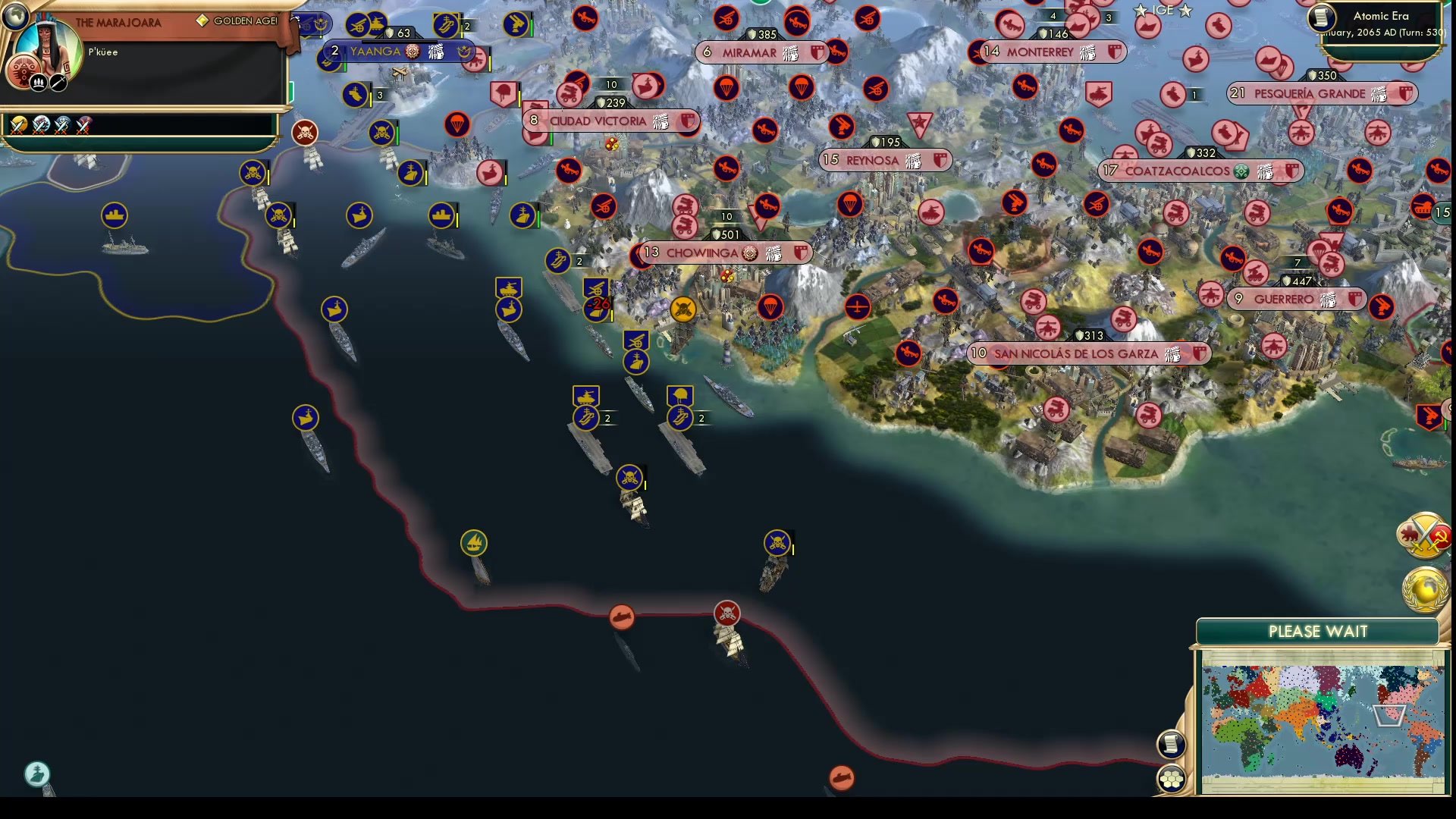1456x819 pixels.
Task: Click the glowing unit-needs-orders icon bottom-left
Action: 36,775
